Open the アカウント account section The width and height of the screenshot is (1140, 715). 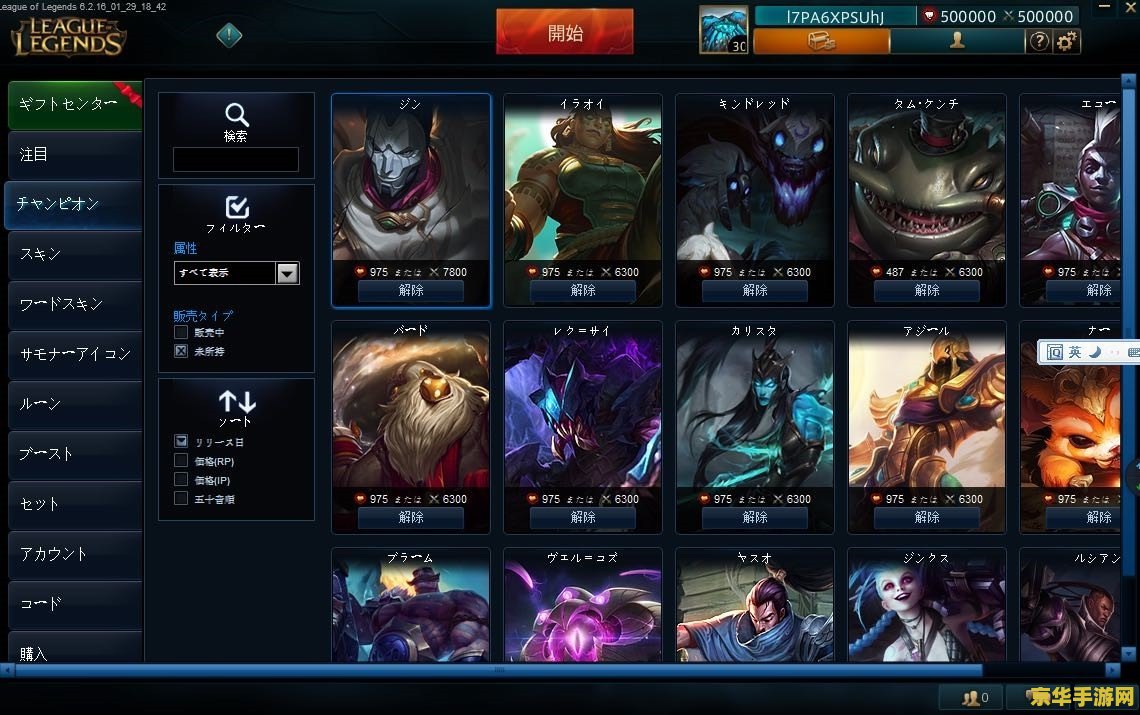(74, 554)
